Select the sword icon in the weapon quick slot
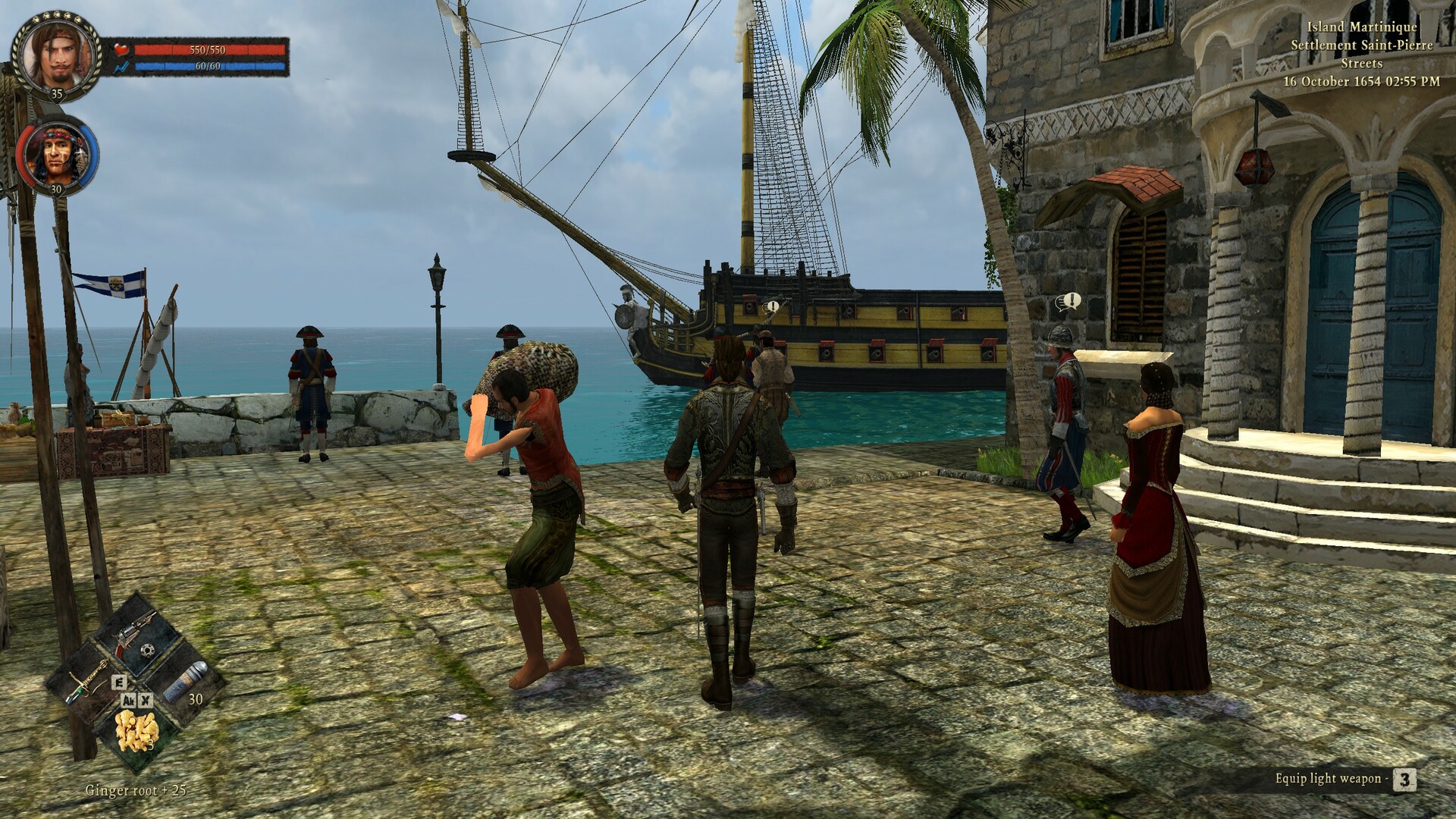Viewport: 1456px width, 819px height. pos(87,680)
